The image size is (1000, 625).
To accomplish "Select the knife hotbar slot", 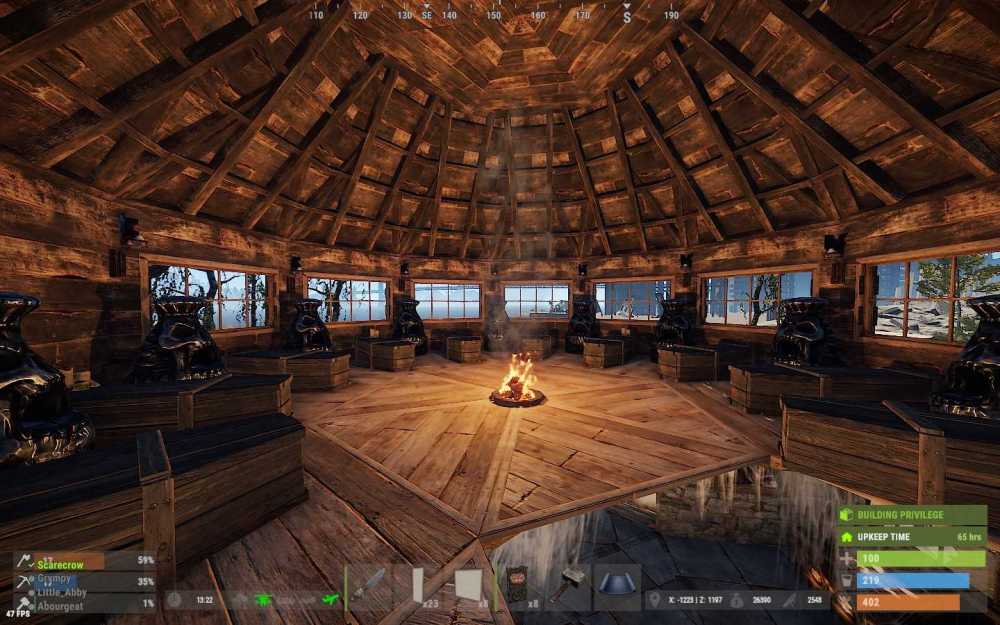I will pos(368,584).
